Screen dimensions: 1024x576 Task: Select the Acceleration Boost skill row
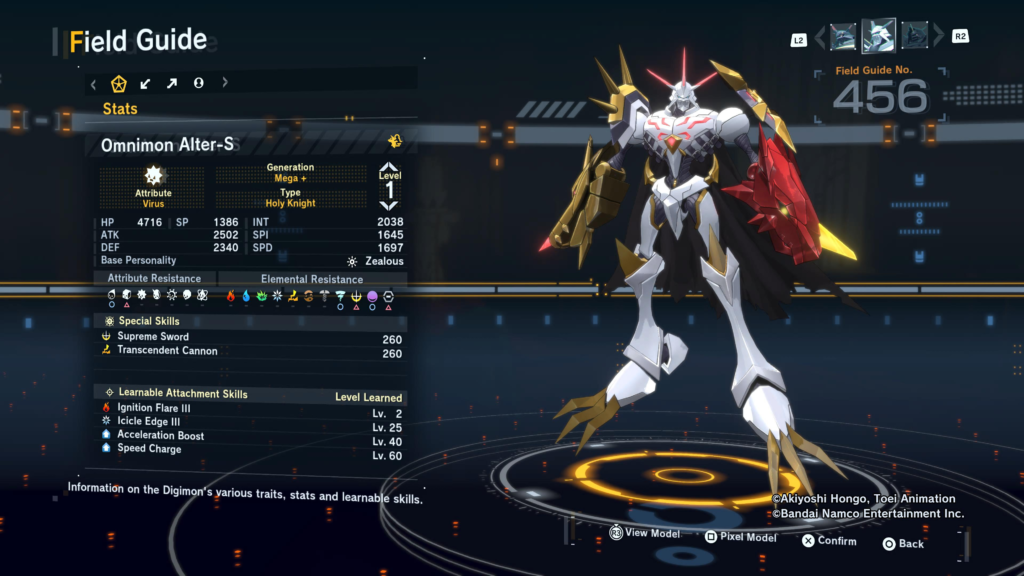[160, 436]
